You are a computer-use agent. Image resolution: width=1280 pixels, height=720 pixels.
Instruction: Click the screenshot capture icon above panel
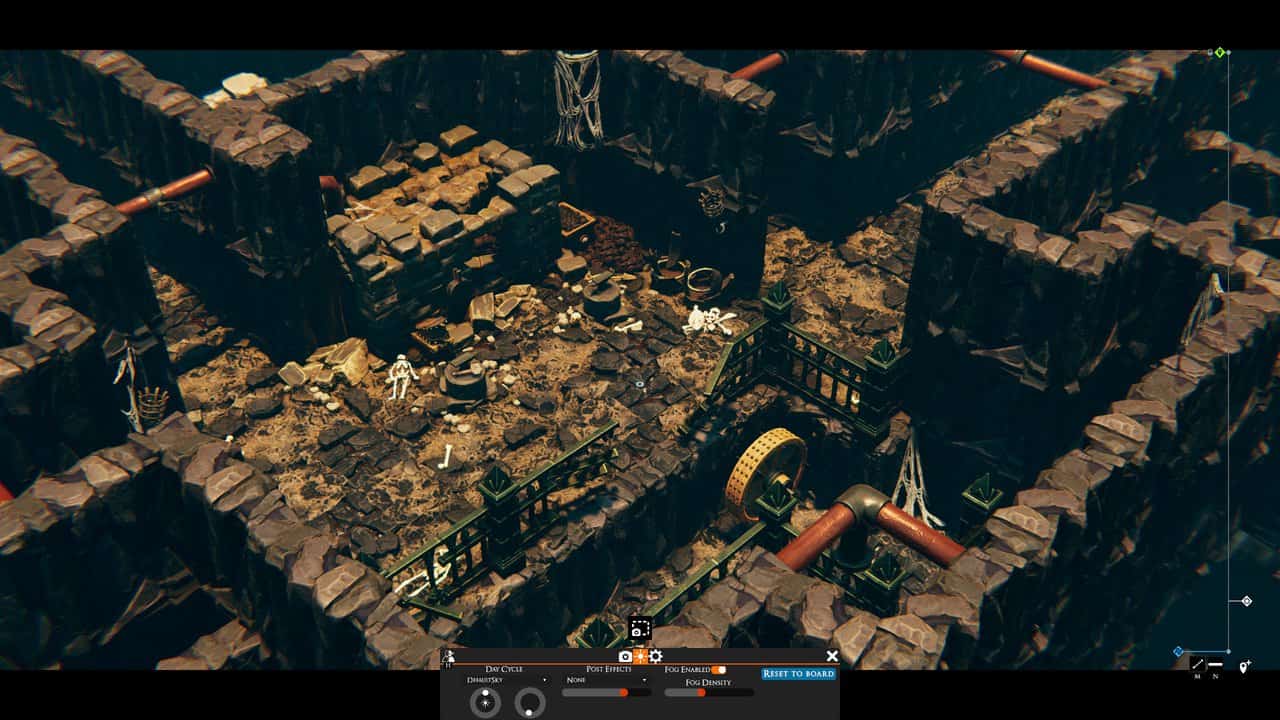pos(640,629)
